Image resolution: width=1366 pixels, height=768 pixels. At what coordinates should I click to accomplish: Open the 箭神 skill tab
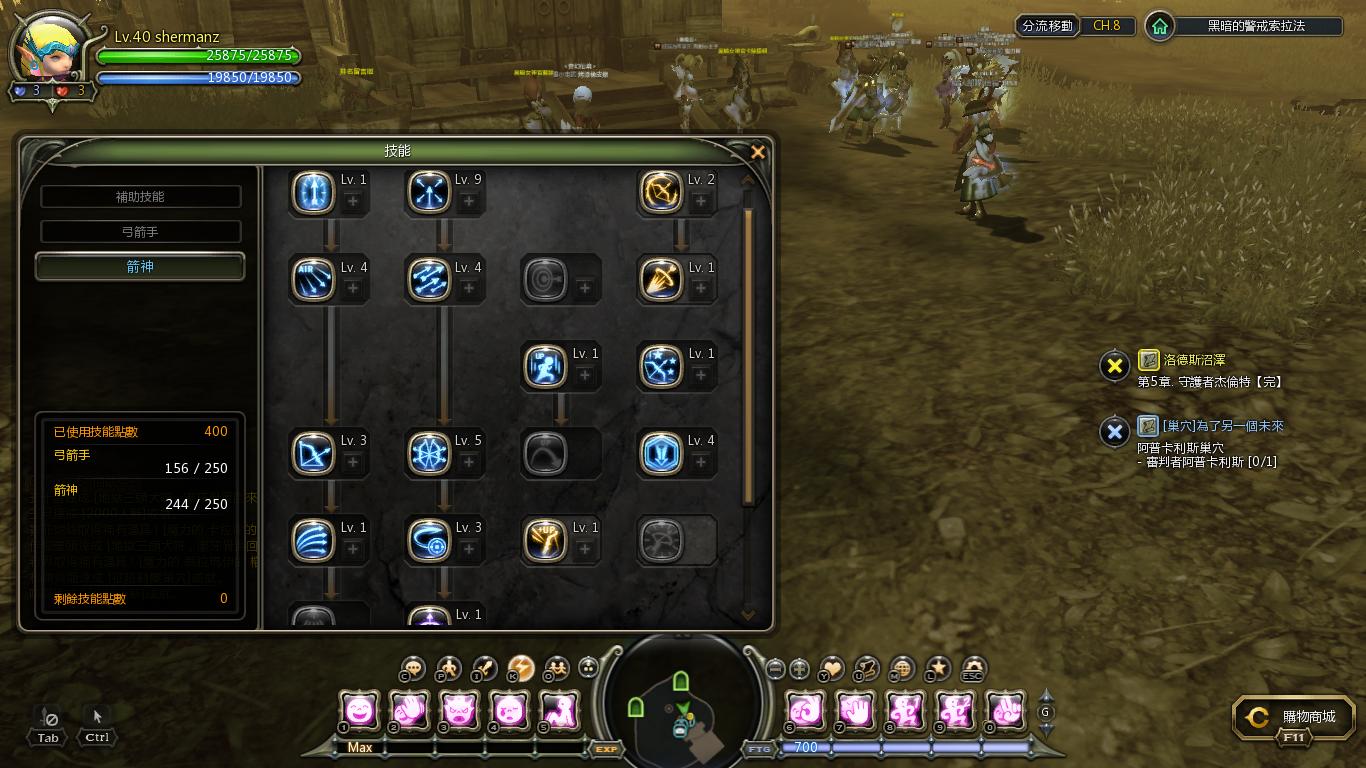point(140,267)
